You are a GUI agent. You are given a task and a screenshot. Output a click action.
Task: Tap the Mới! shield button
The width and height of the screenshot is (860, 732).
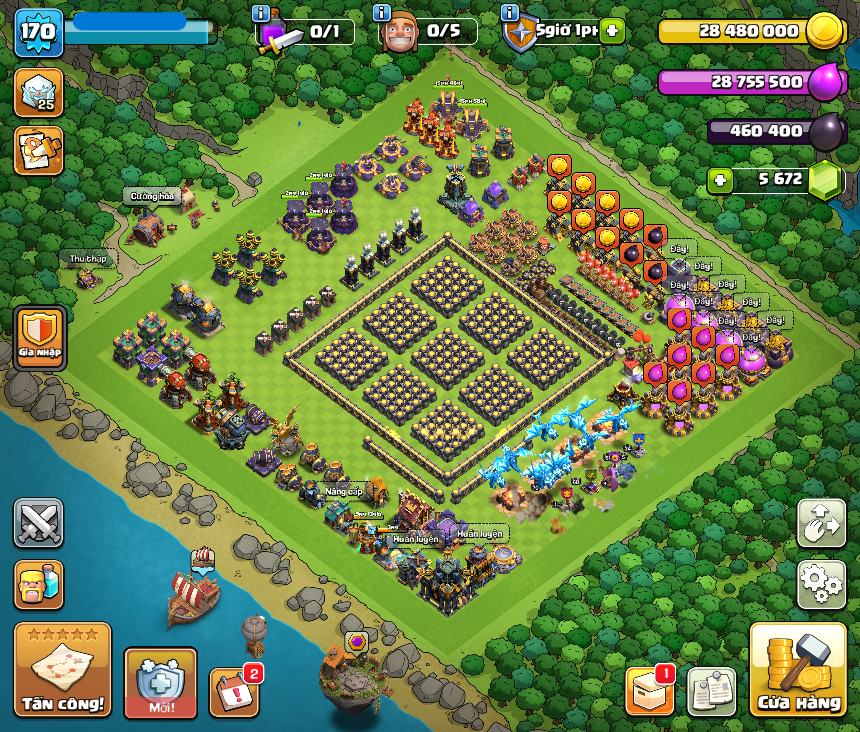pyautogui.click(x=160, y=682)
